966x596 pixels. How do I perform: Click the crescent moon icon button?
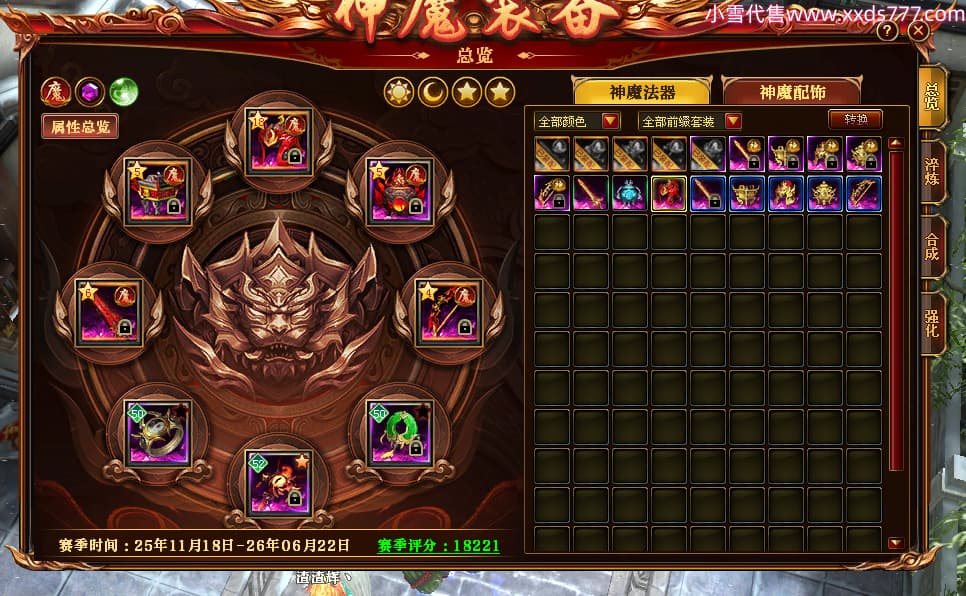tap(432, 93)
